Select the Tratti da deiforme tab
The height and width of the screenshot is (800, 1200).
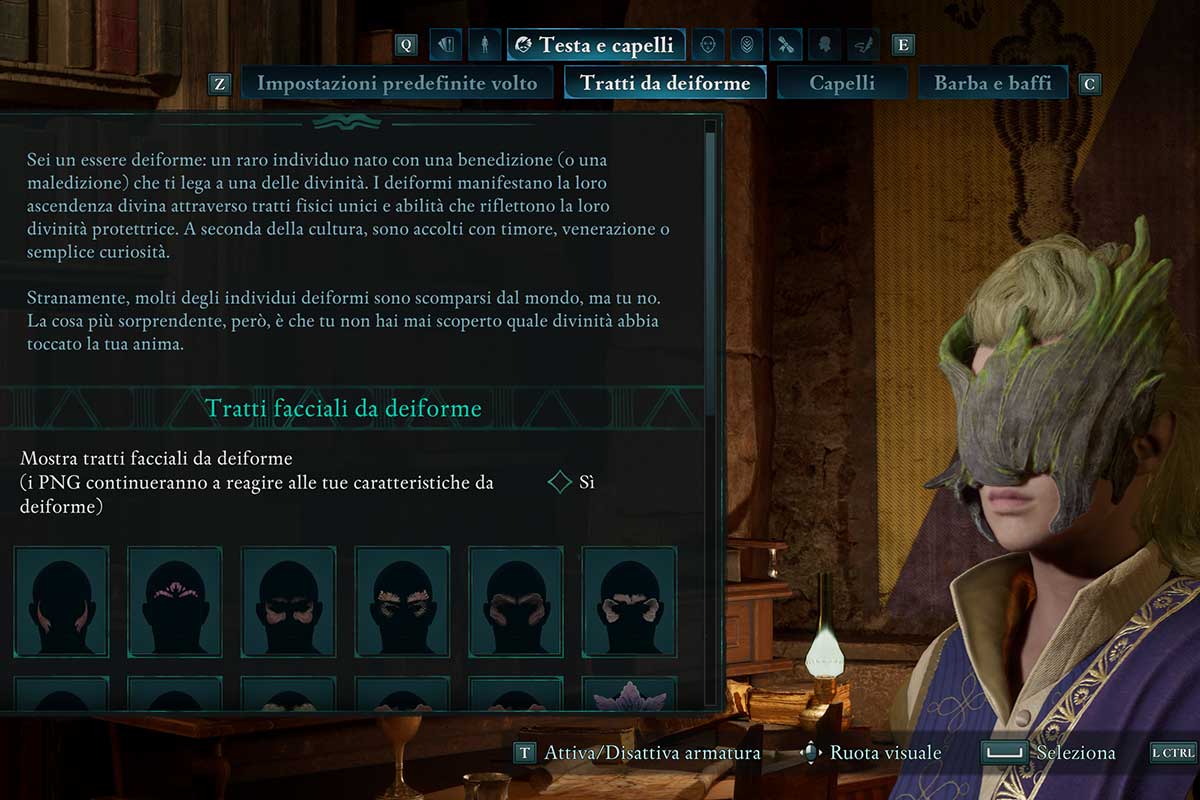[x=665, y=83]
